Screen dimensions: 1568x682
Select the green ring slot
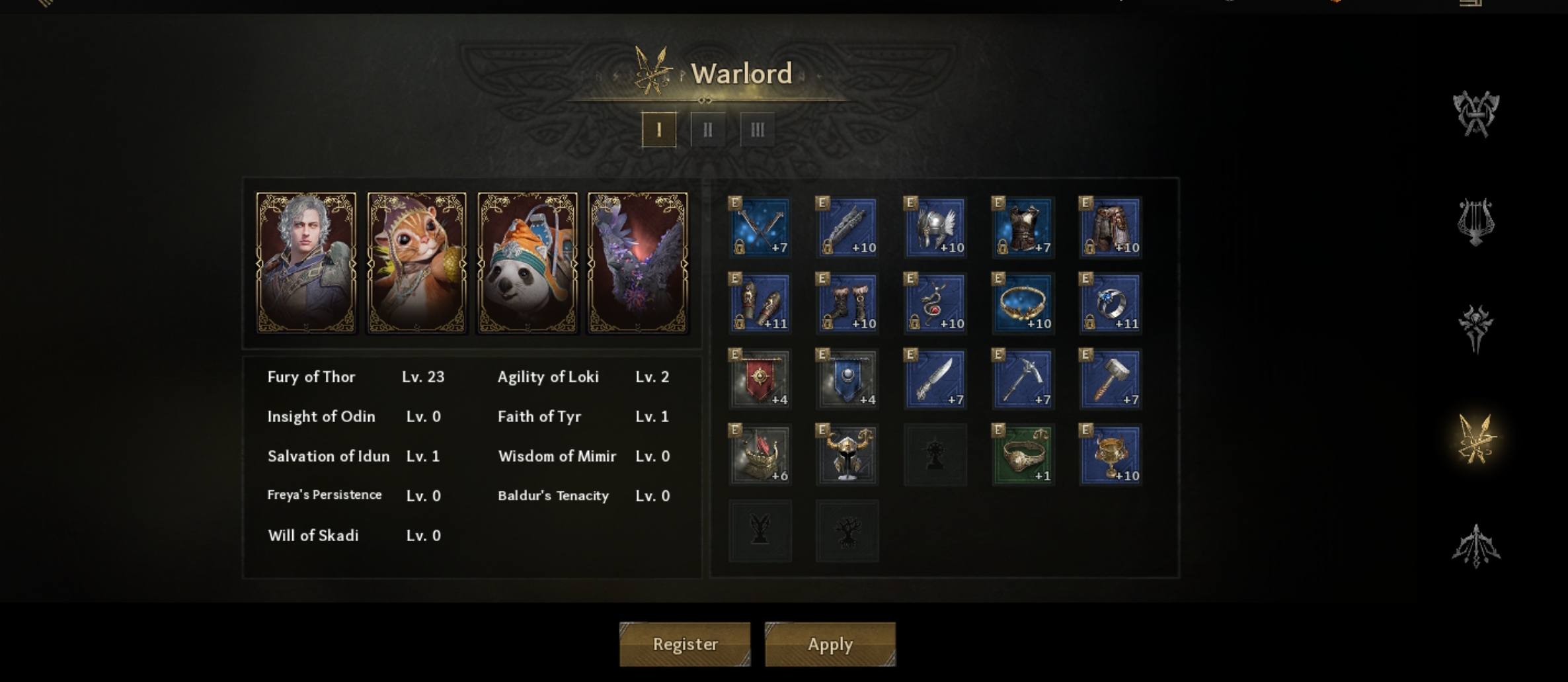1023,455
